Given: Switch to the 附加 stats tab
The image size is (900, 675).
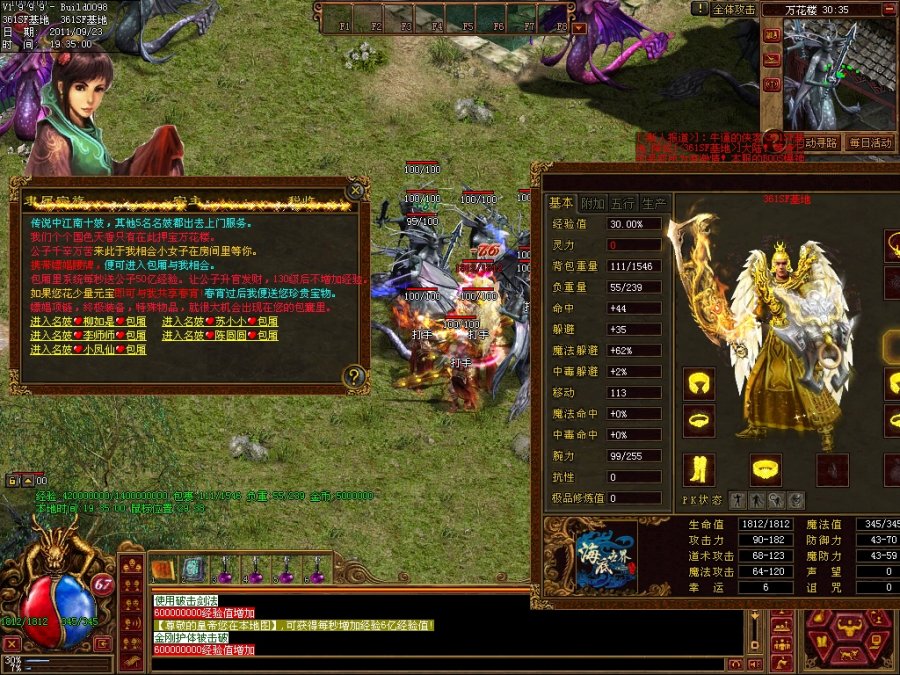Looking at the screenshot, I should 593,204.
